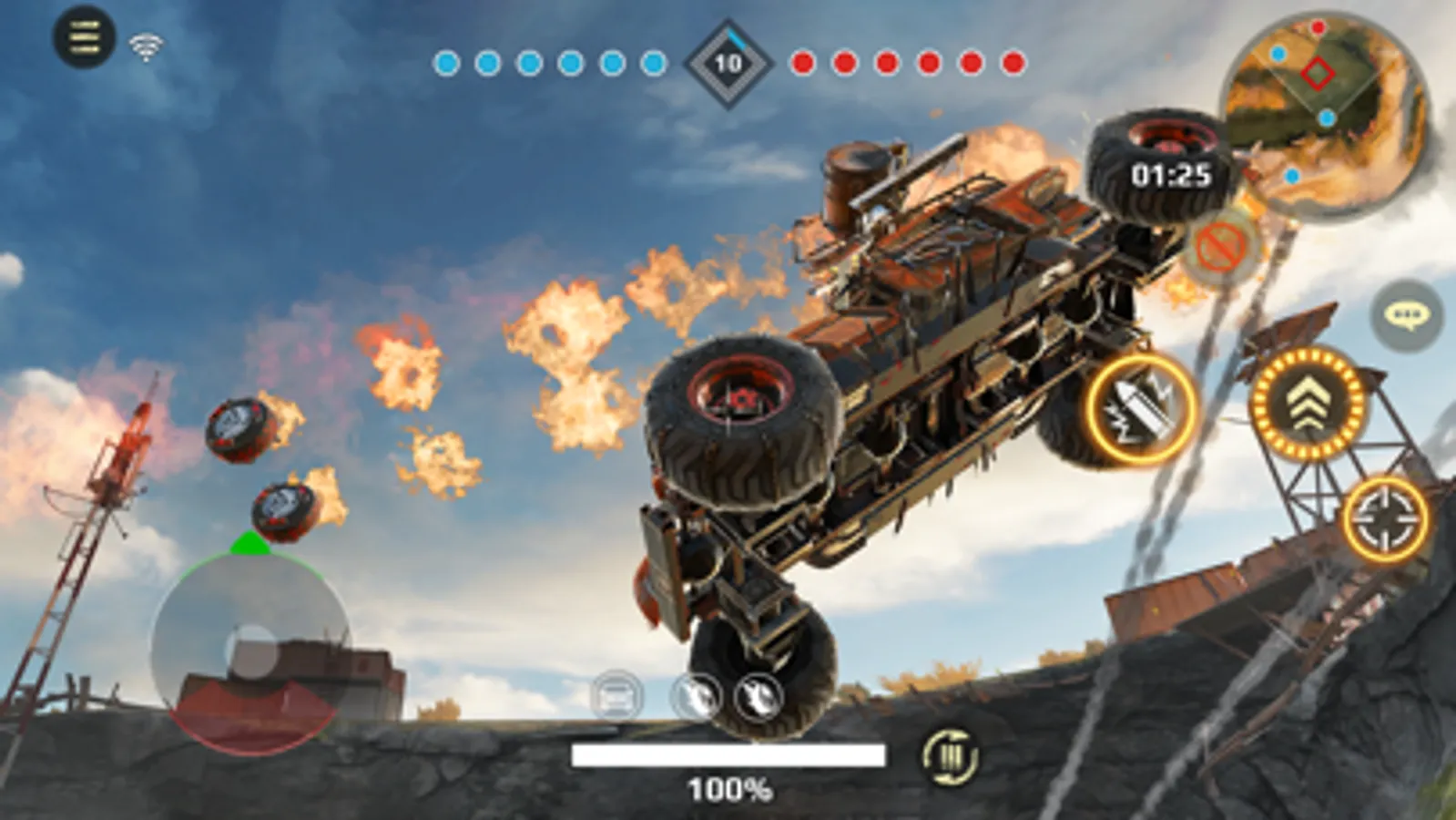
Task: Tap the movement joystick center
Action: point(251,650)
